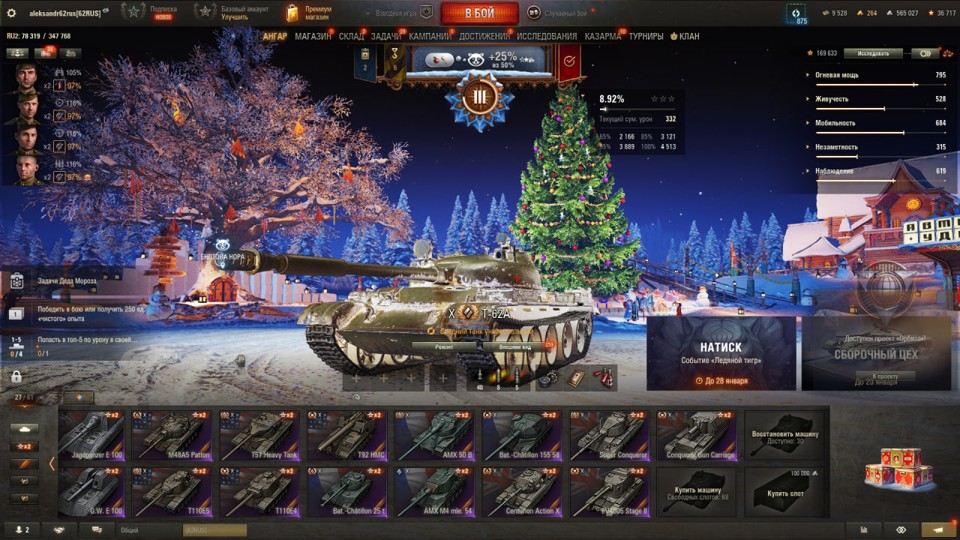Screen dimensions: 960x540
Task: Open the НАТИСК event banner
Action: pos(721,354)
